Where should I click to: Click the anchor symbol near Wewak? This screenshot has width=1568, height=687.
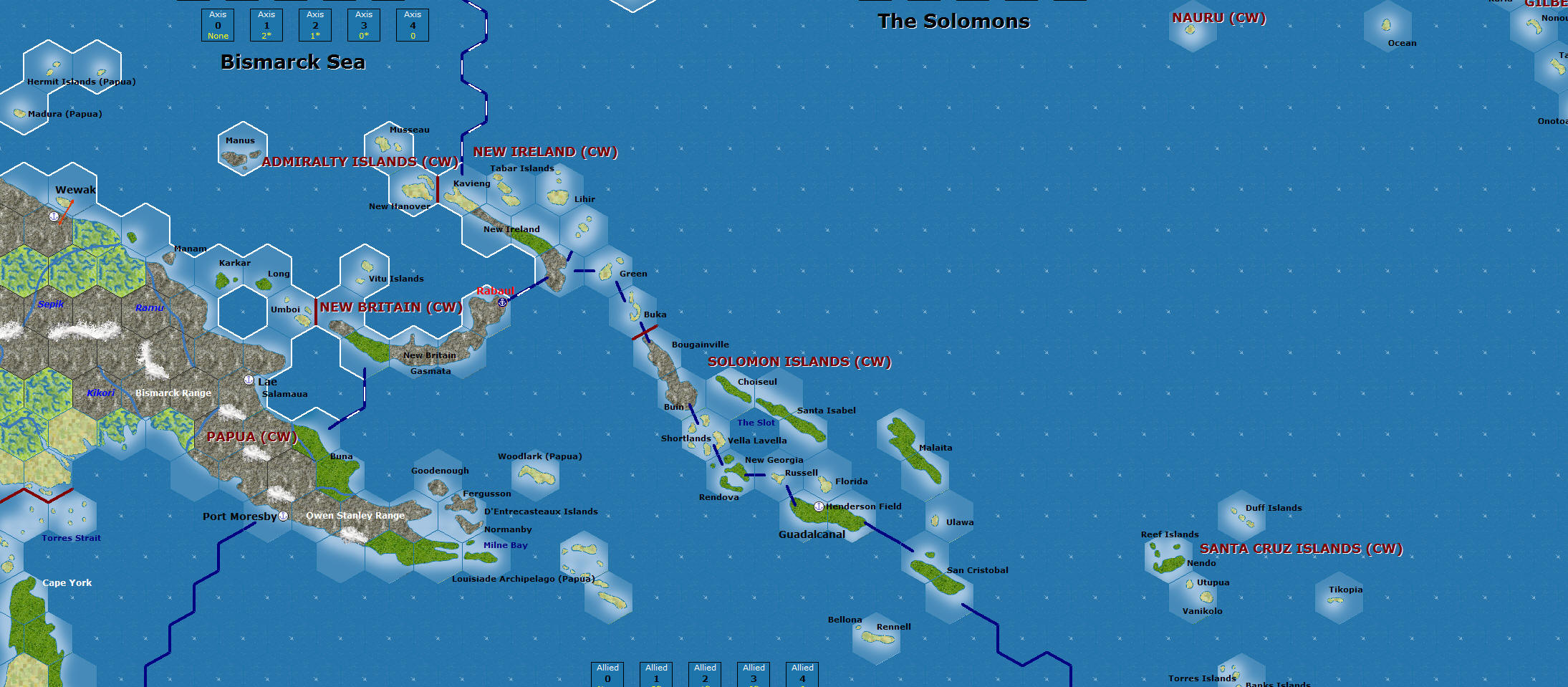[x=54, y=216]
